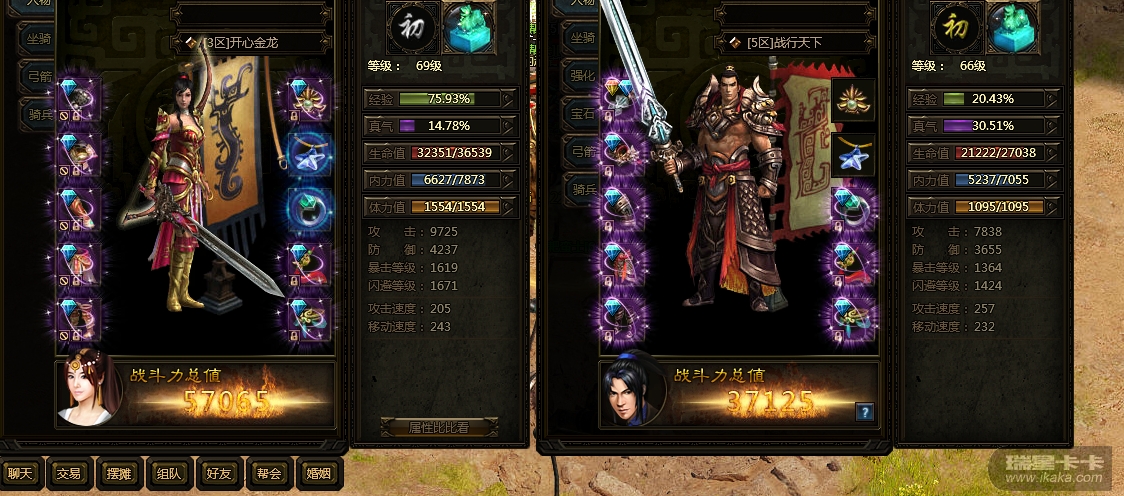Click the jade seal icon beside level 66
1124x496 pixels.
[1012, 28]
